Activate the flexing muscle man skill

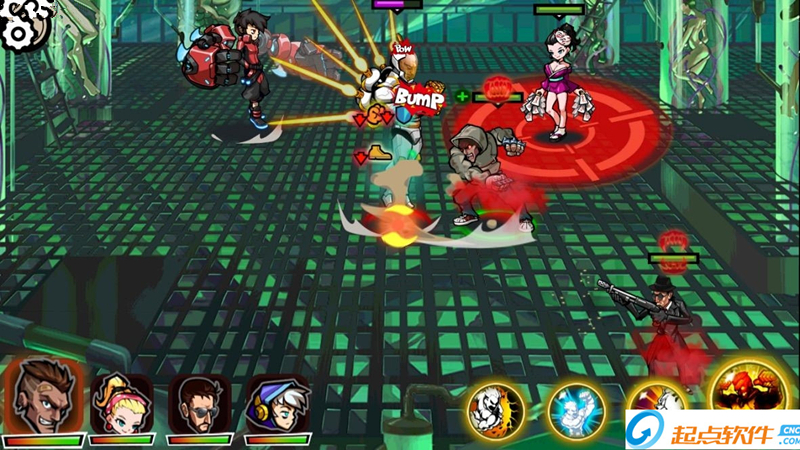(x=495, y=410)
